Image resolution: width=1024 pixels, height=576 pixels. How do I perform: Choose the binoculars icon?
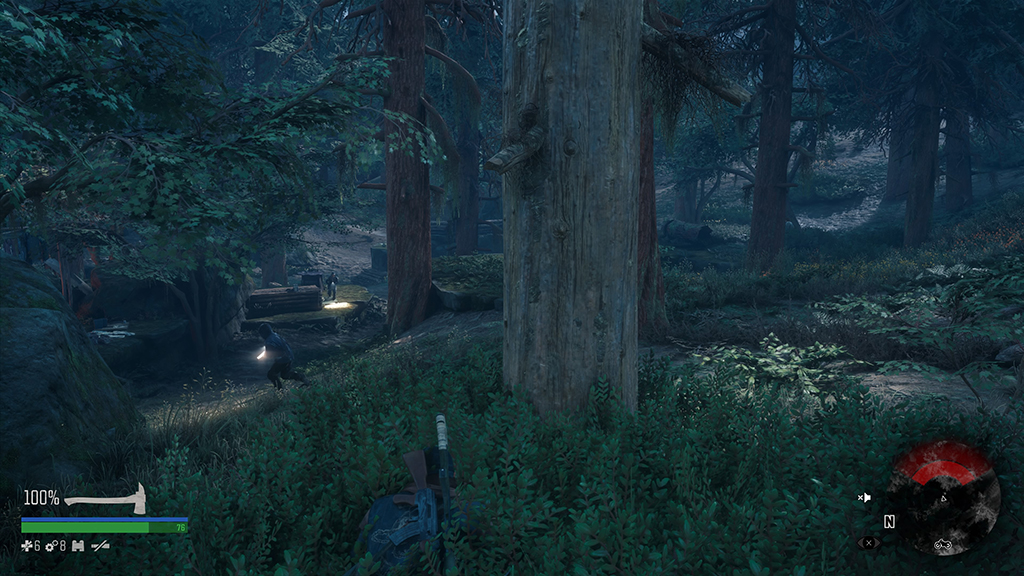77,546
